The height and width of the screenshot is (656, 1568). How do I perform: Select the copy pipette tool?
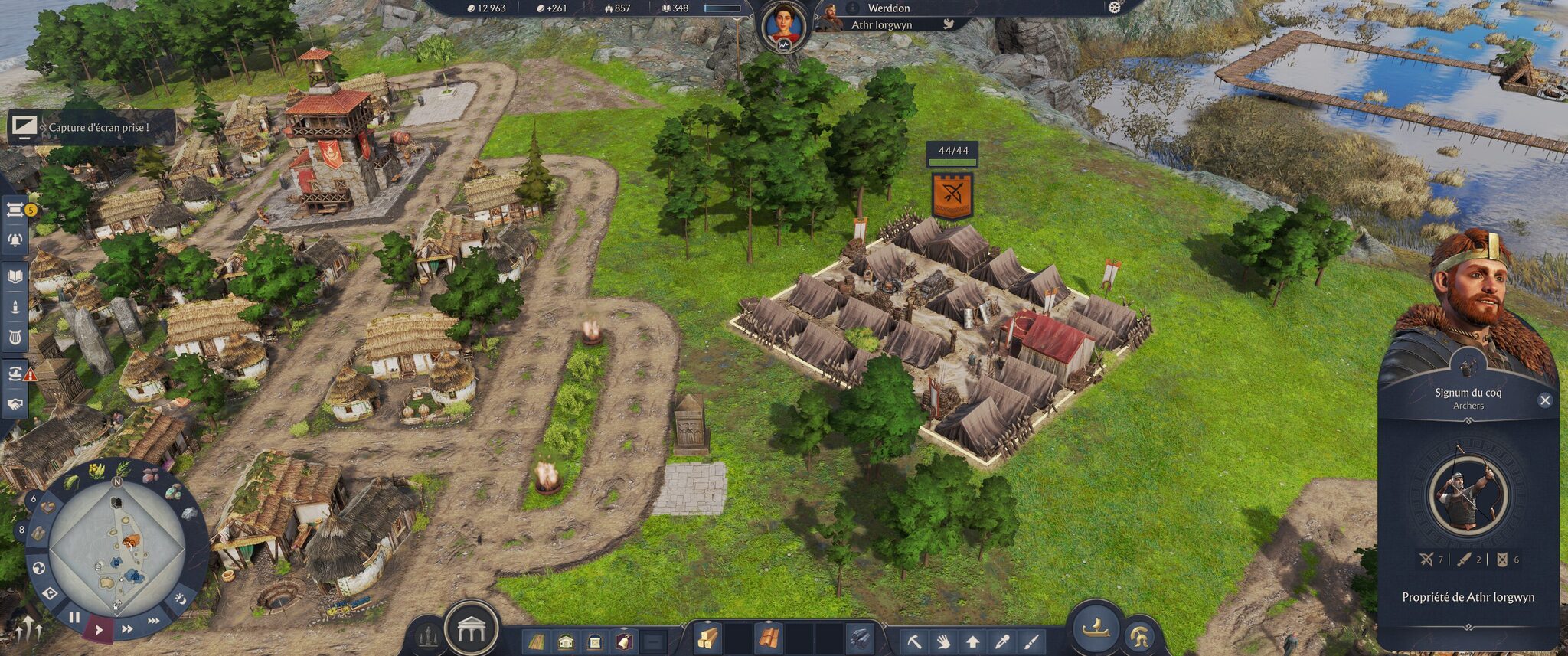[1001, 641]
